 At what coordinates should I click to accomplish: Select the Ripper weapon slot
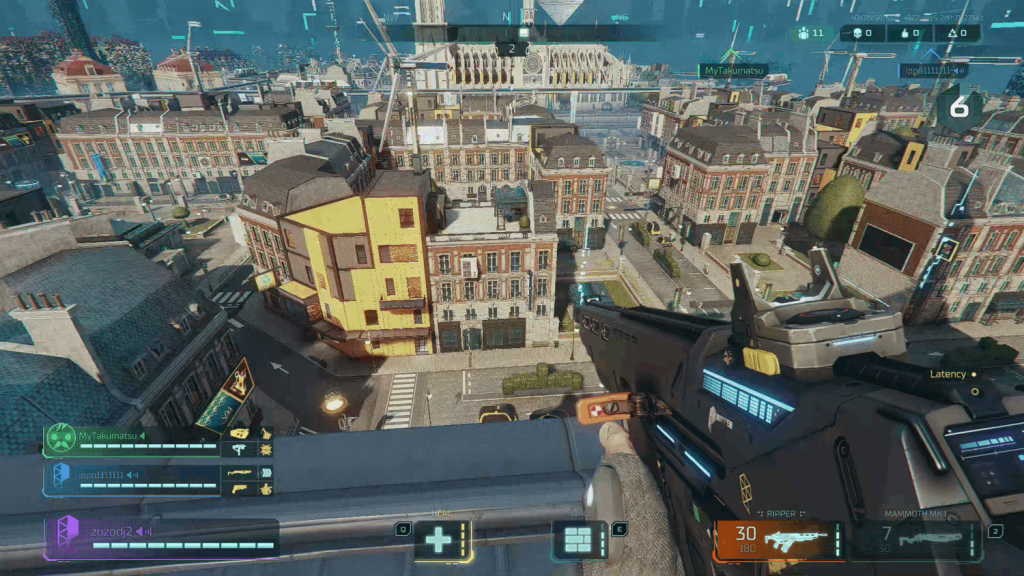coord(780,540)
